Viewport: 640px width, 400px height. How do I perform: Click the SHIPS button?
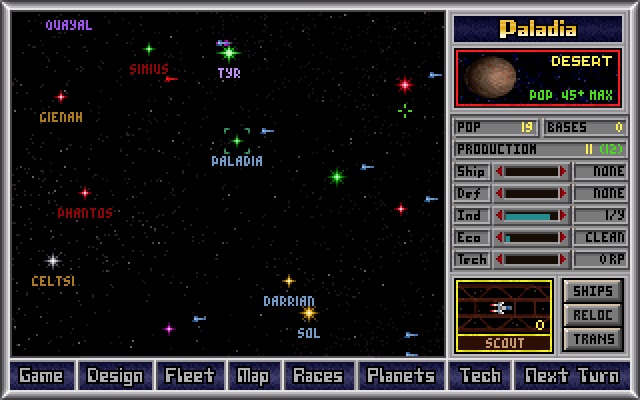pos(592,291)
